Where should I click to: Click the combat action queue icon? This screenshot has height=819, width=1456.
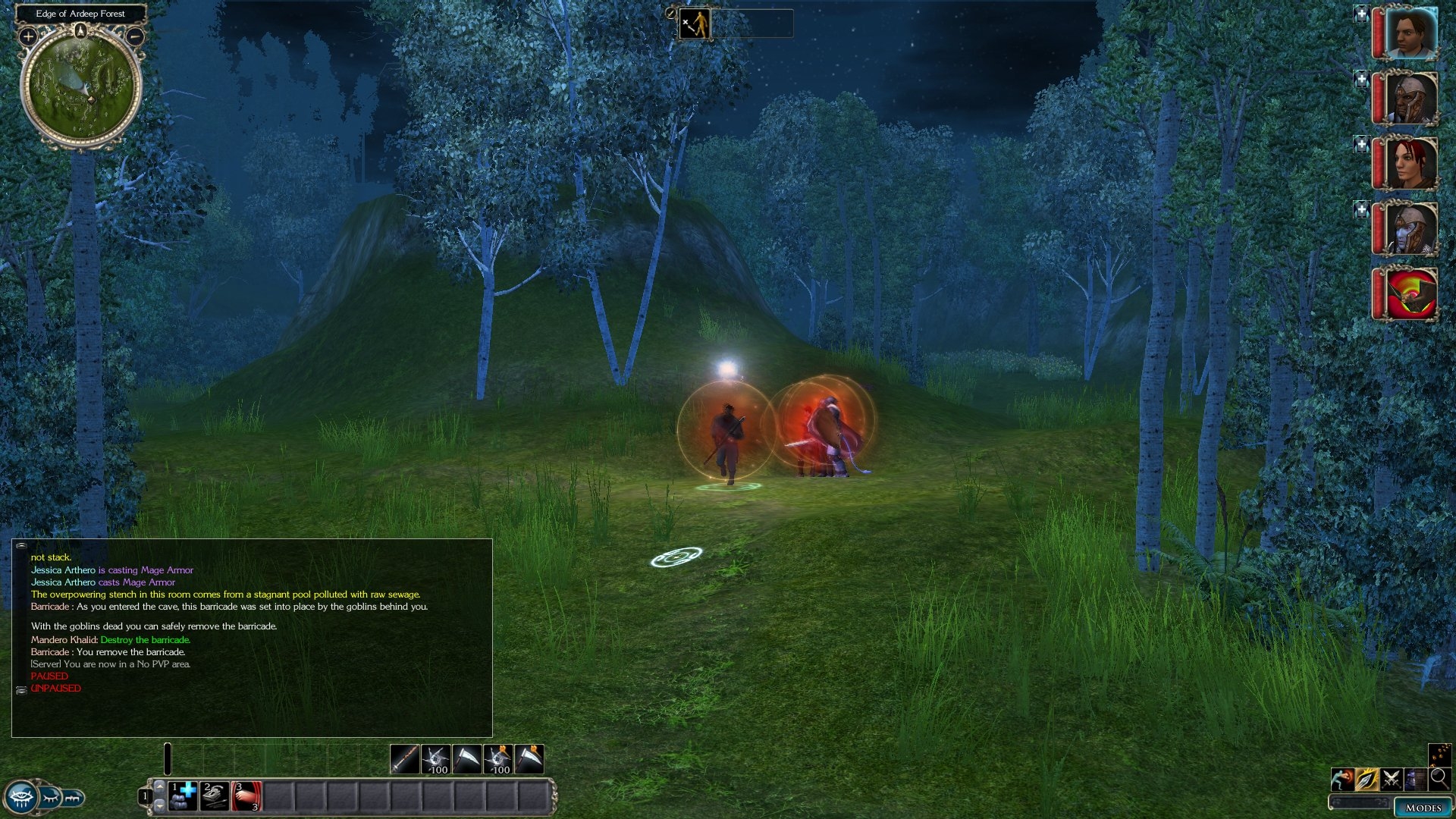tap(695, 24)
